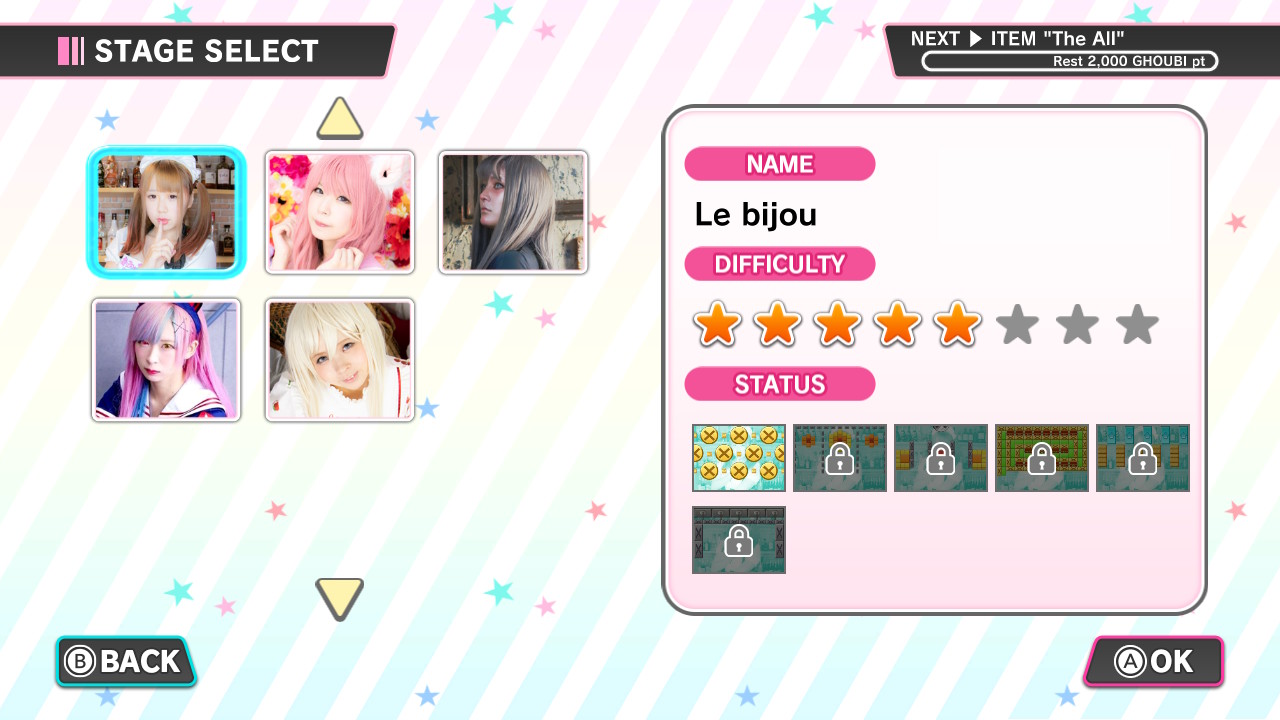
Task: Toggle the fifth orange difficulty star
Action: [957, 324]
